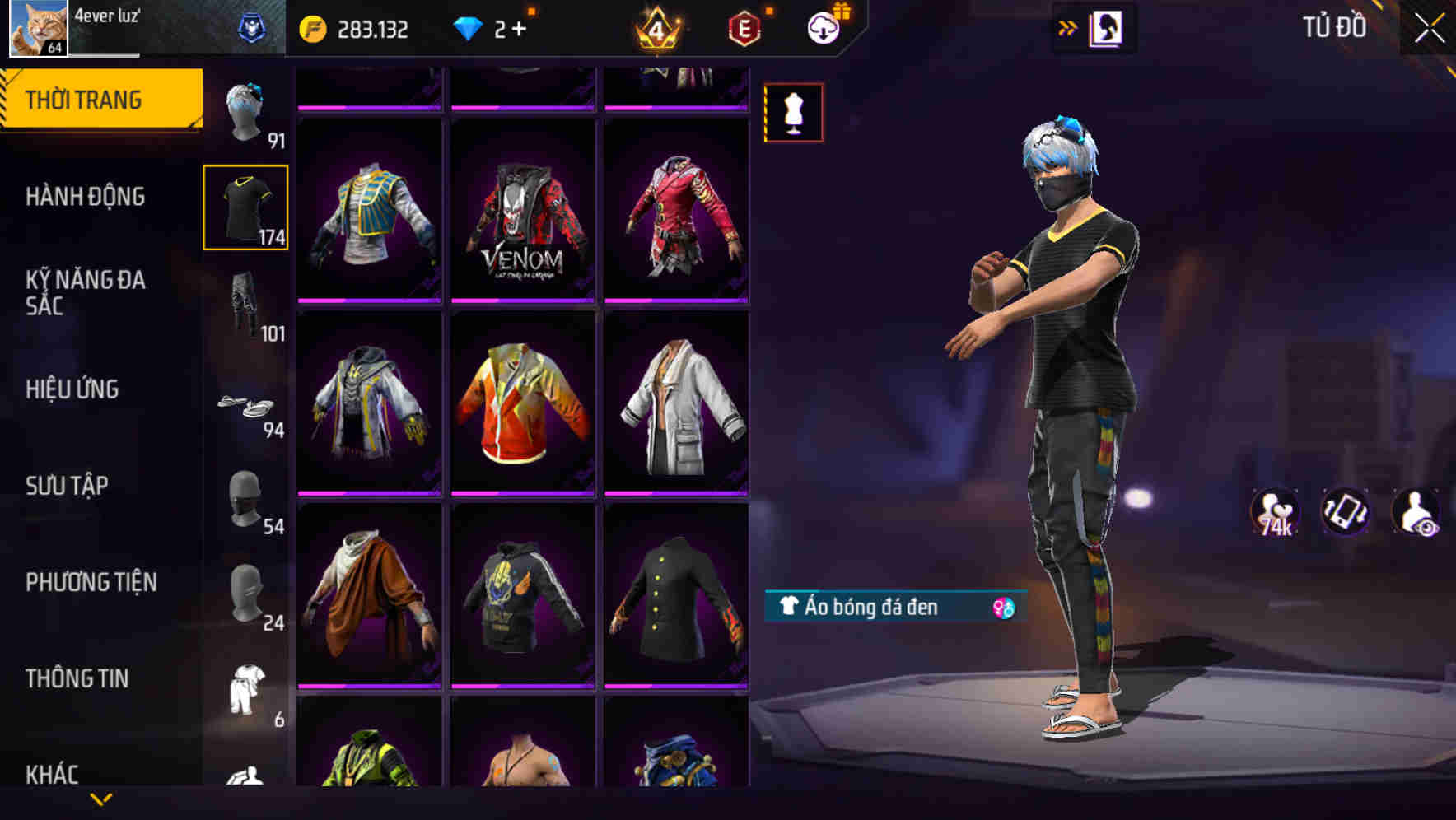Click the character snapshot icon near top right
The image size is (1456, 820).
click(1108, 27)
